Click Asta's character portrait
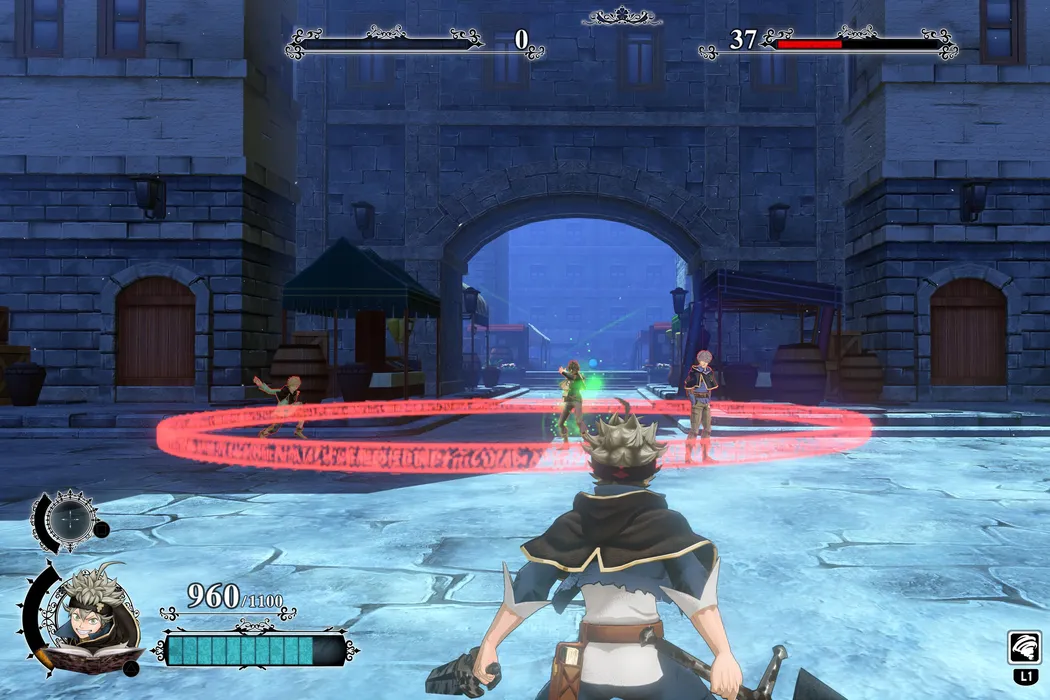 92,606
